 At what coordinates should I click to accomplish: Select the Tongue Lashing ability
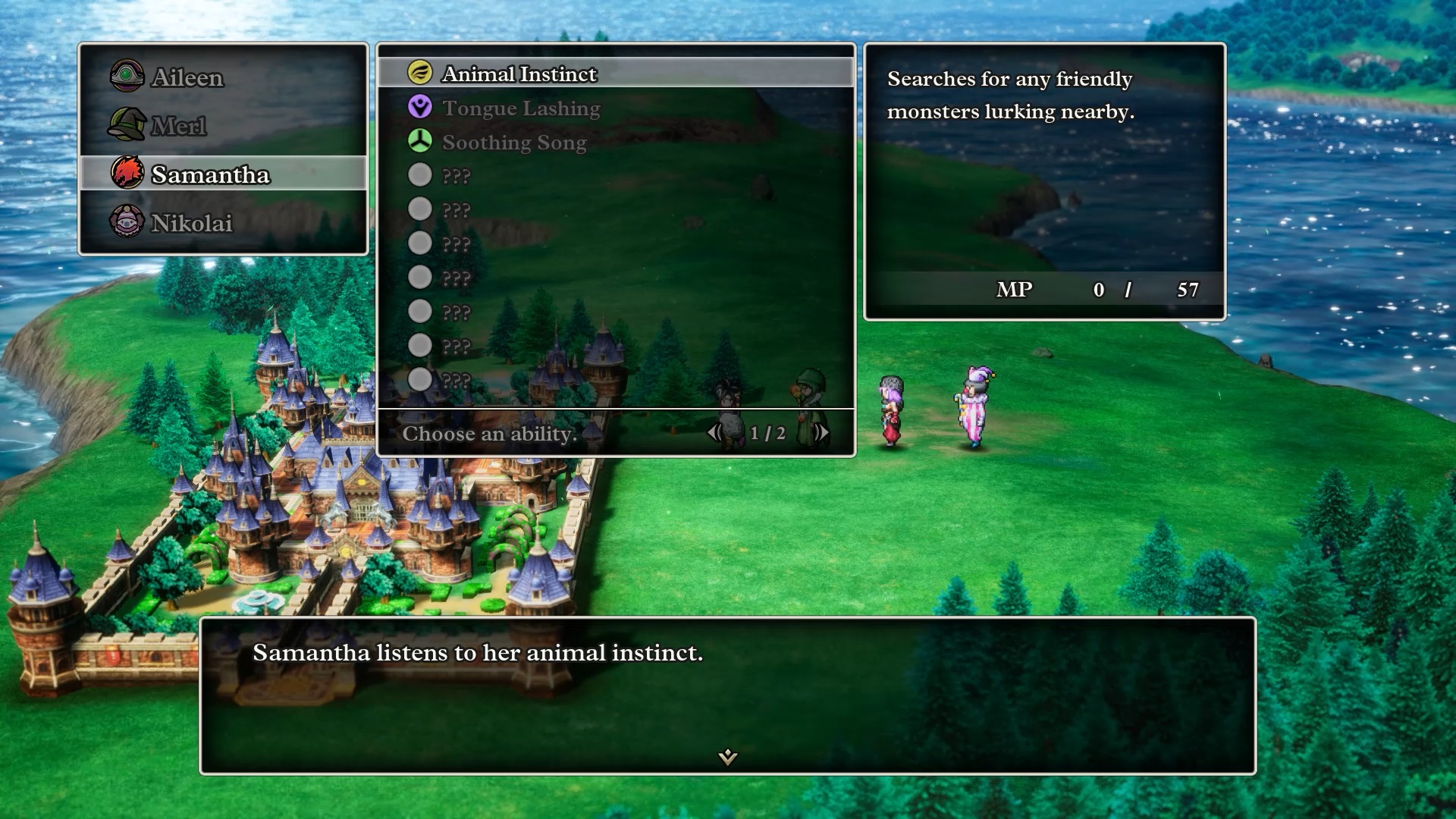[521, 108]
